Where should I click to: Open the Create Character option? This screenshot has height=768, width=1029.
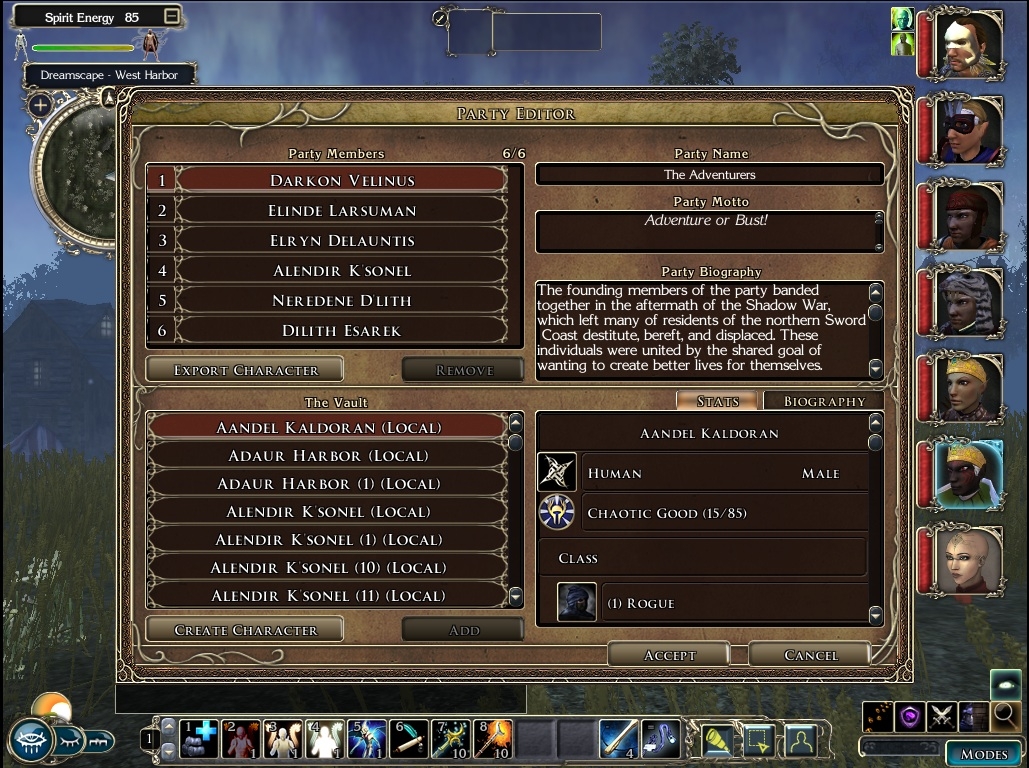coord(245,630)
